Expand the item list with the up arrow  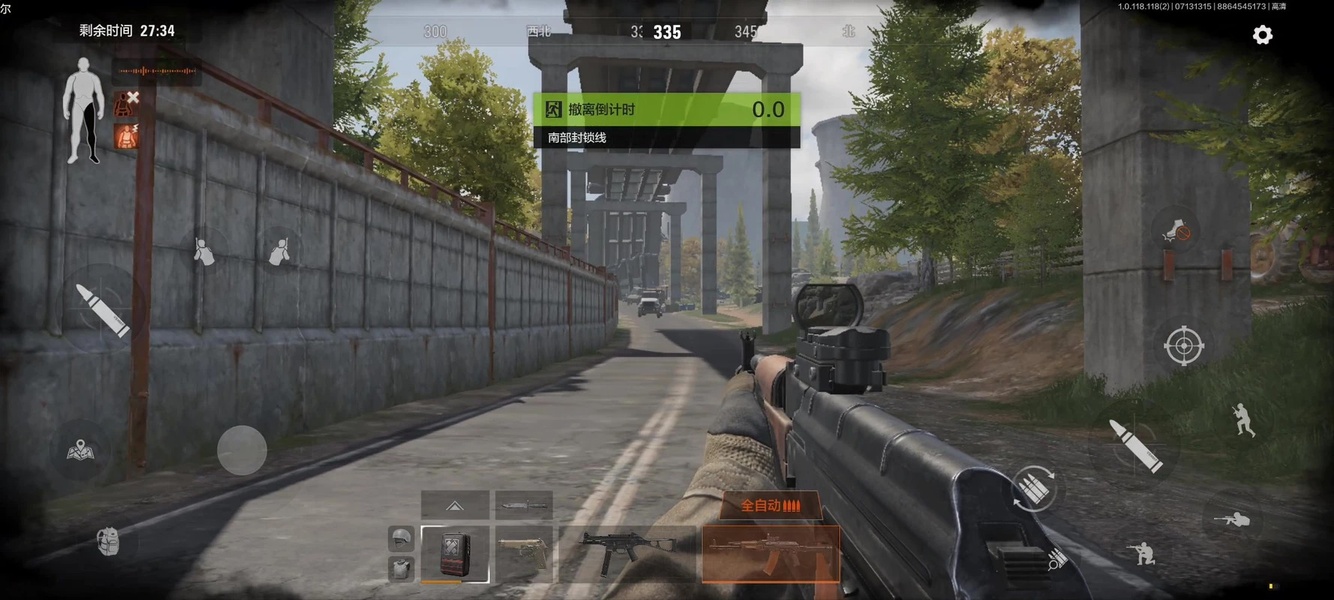tap(455, 505)
